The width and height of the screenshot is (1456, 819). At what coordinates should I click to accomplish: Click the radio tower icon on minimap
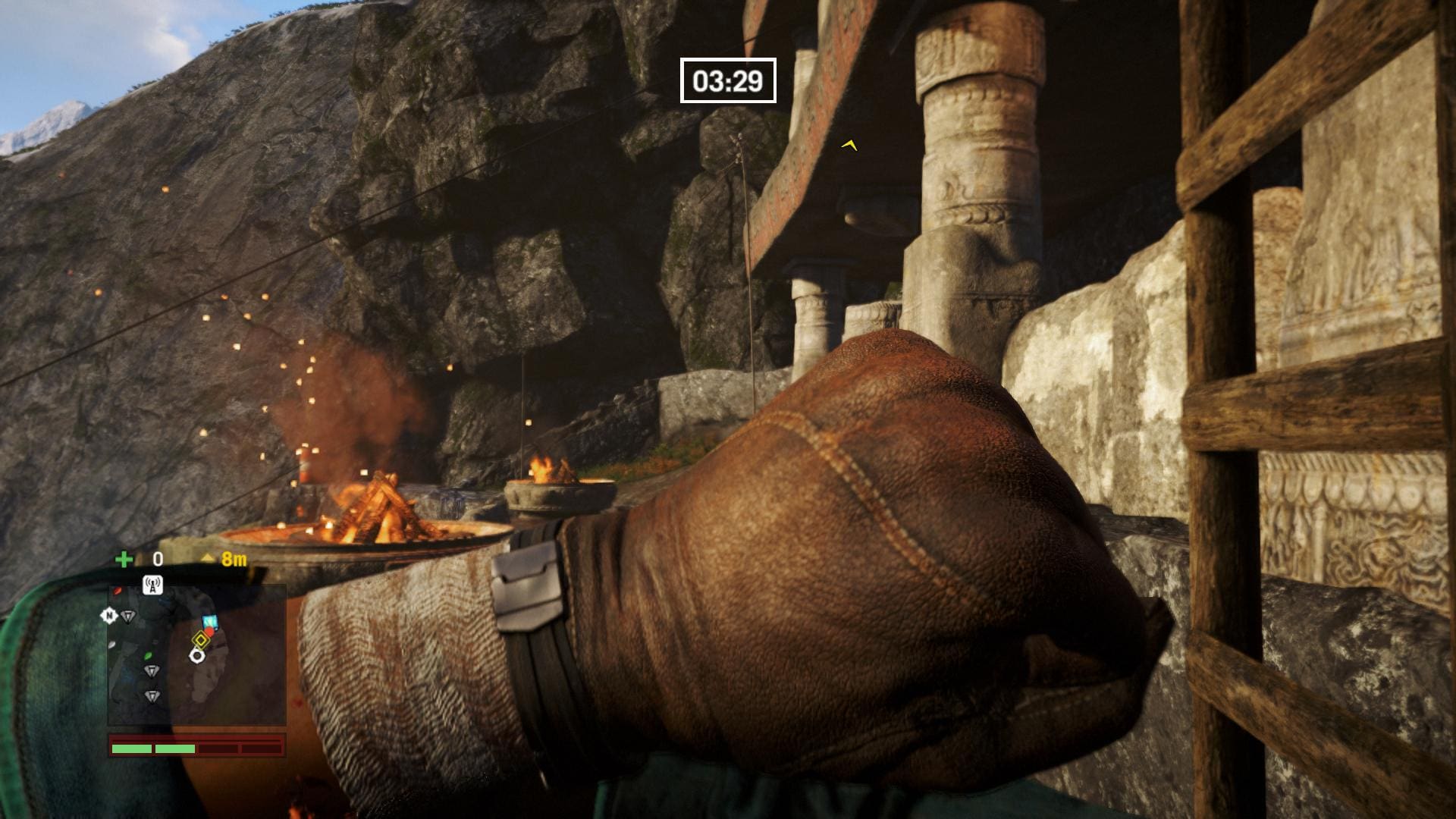click(152, 585)
